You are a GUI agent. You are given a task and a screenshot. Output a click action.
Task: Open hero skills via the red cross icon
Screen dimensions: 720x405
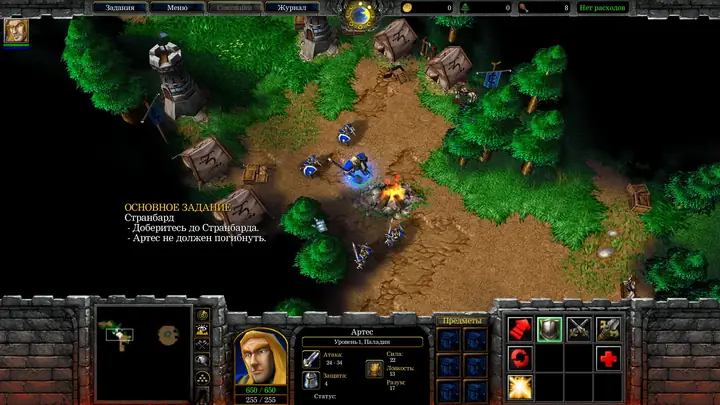point(608,358)
